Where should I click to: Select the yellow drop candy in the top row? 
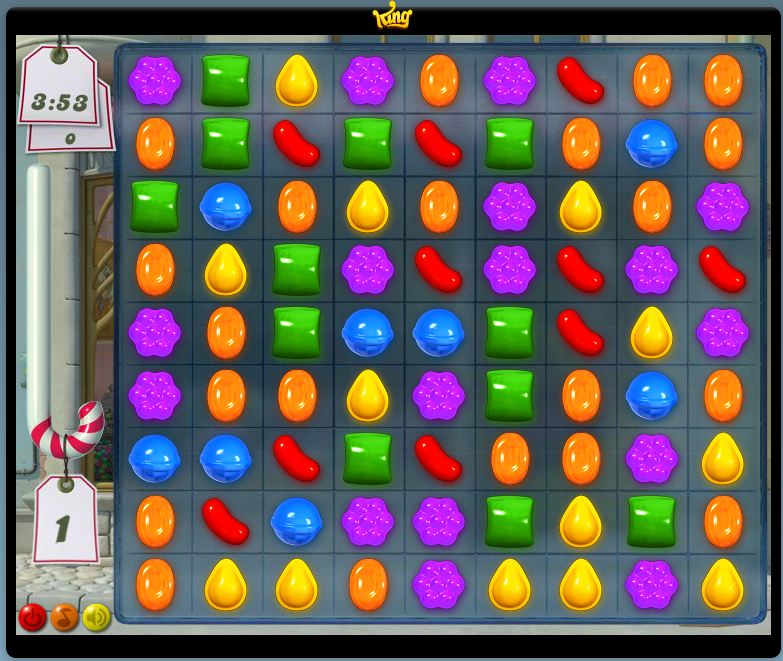pyautogui.click(x=296, y=81)
